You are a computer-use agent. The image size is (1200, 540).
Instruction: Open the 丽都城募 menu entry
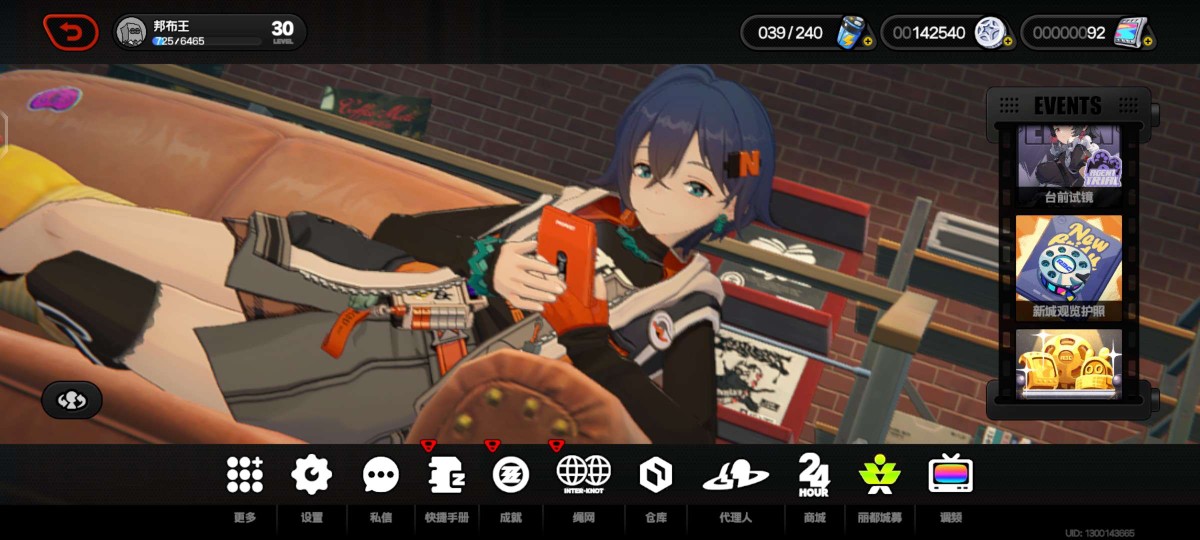pyautogui.click(x=879, y=474)
